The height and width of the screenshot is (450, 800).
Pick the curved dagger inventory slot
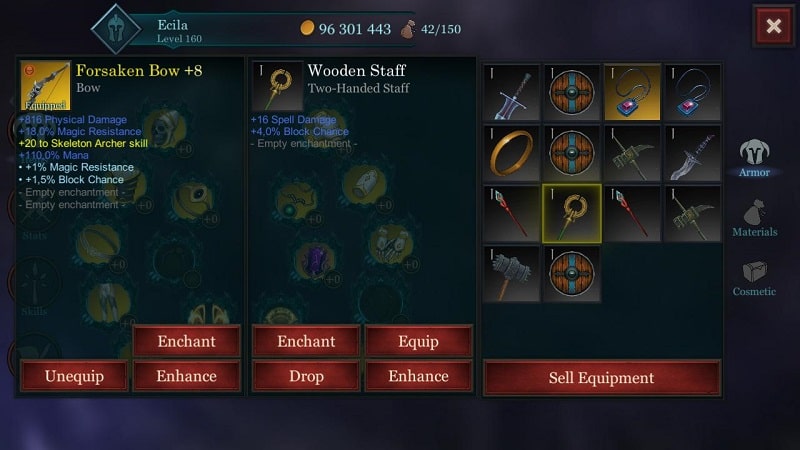point(692,153)
